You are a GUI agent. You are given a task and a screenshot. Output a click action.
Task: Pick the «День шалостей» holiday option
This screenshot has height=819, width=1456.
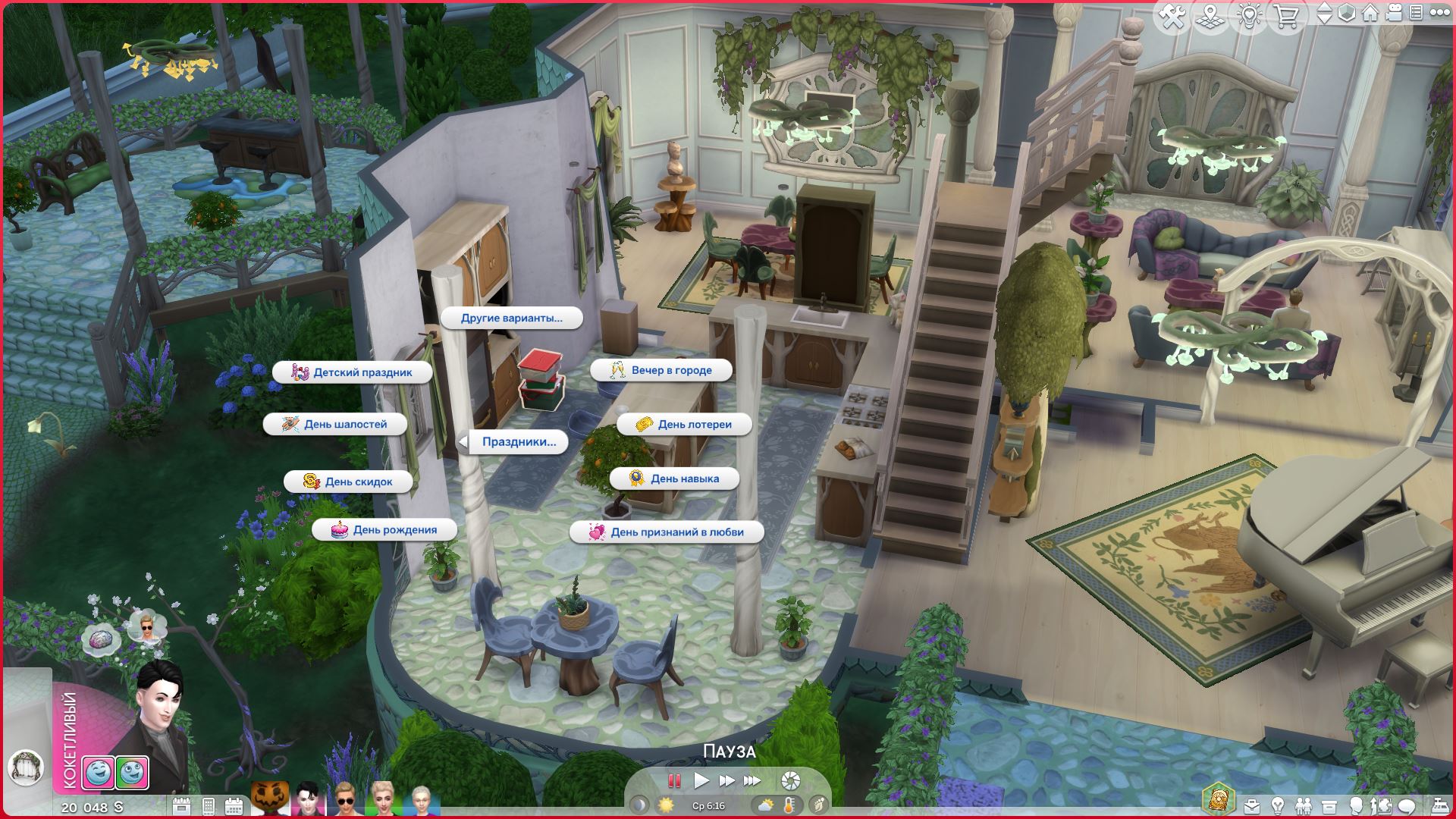pyautogui.click(x=335, y=424)
